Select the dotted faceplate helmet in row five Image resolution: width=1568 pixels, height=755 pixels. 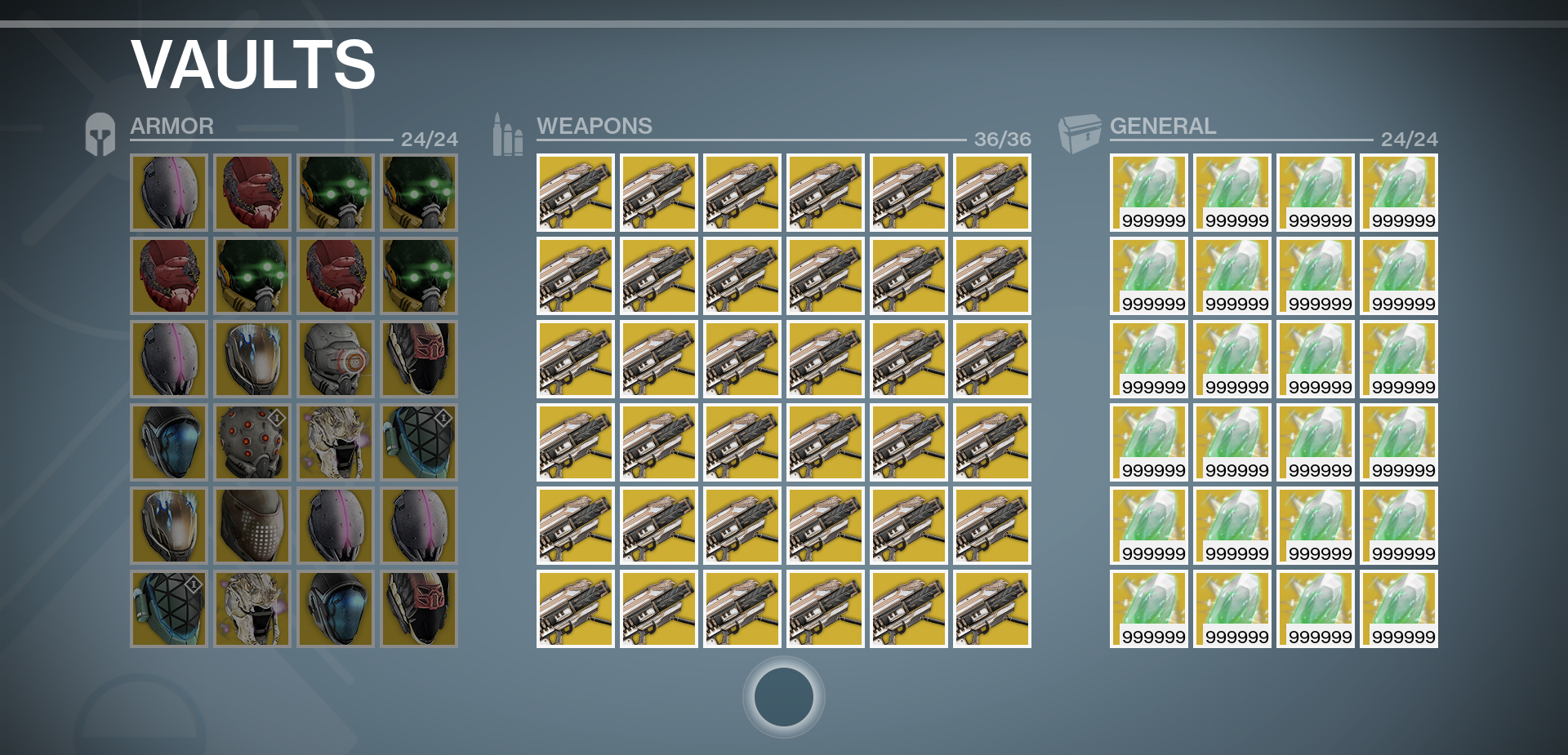click(252, 525)
